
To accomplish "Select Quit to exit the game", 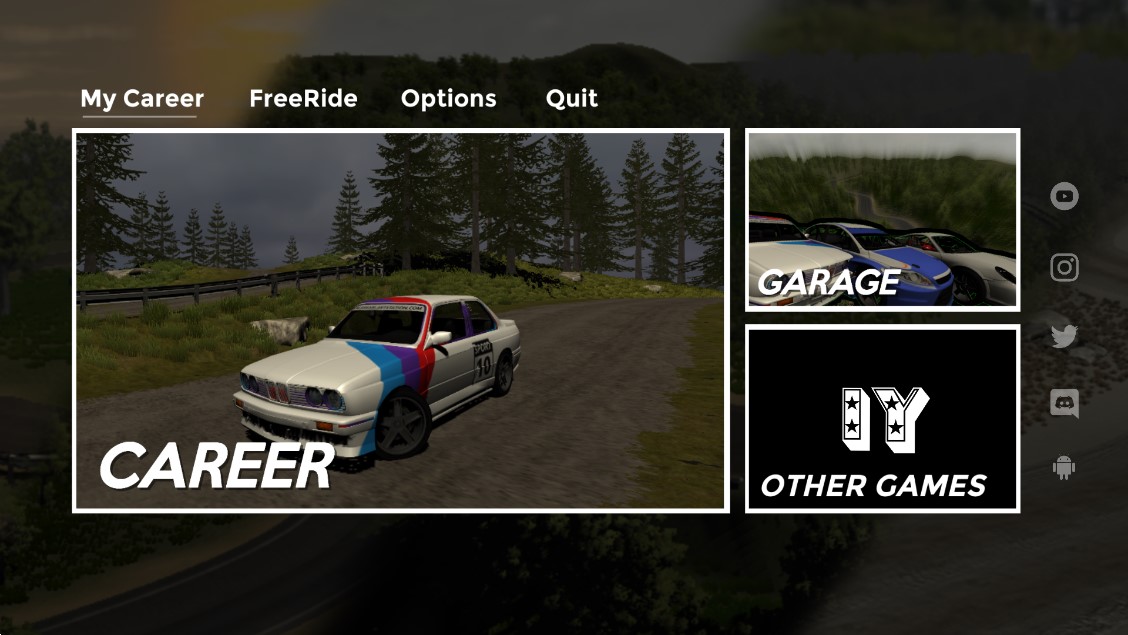I will pos(572,99).
